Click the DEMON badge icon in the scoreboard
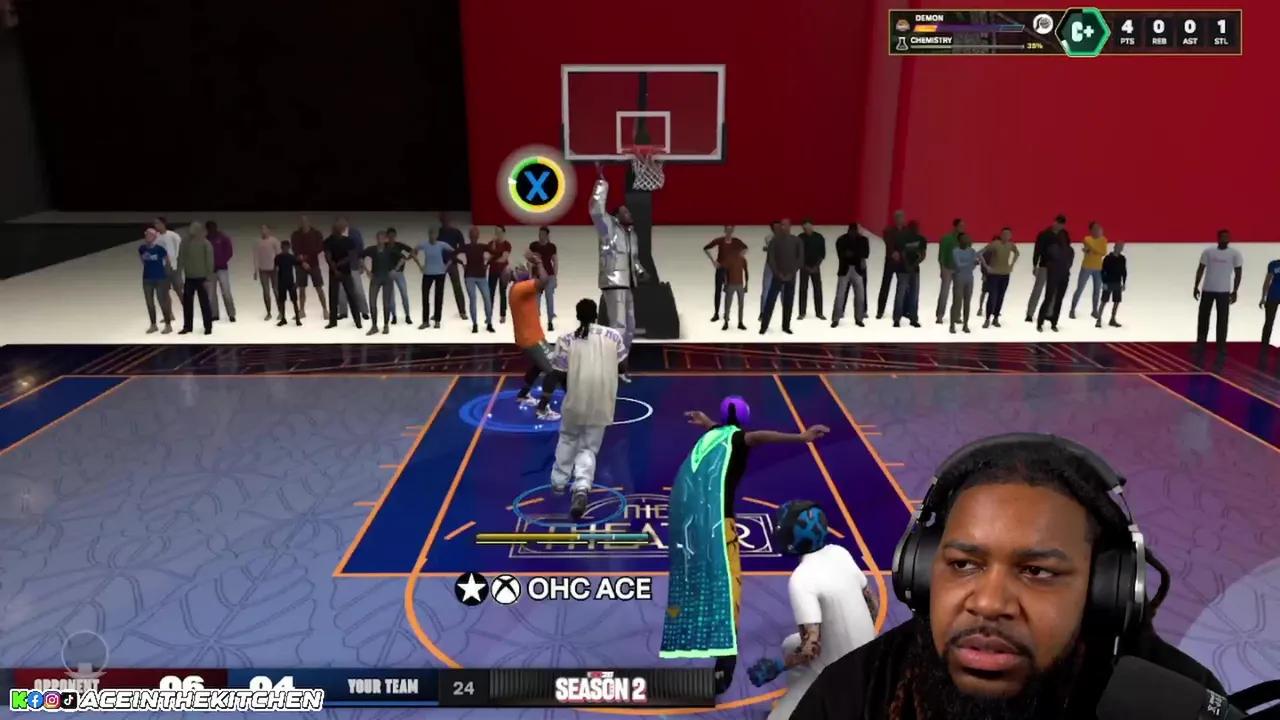Image resolution: width=1280 pixels, height=720 pixels. (903, 24)
